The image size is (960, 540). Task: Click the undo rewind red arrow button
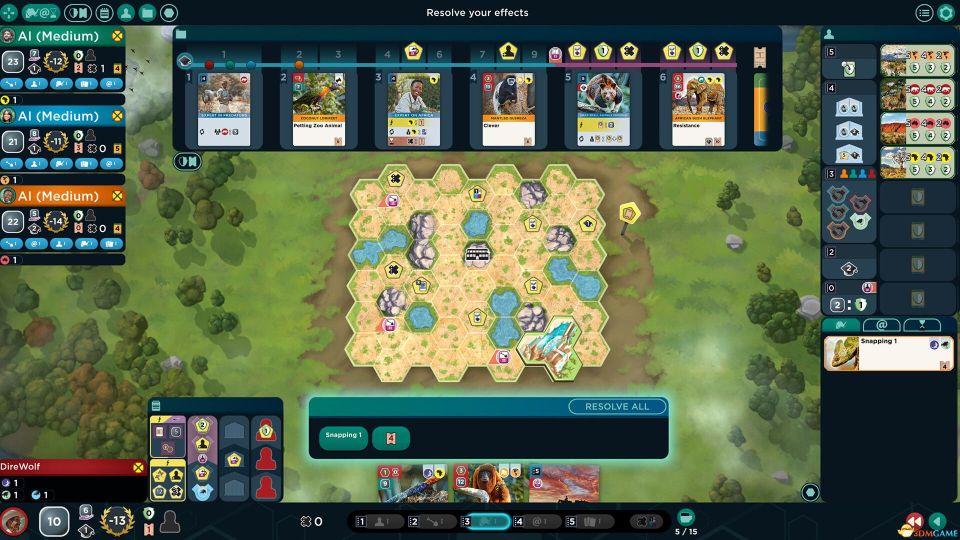(914, 521)
